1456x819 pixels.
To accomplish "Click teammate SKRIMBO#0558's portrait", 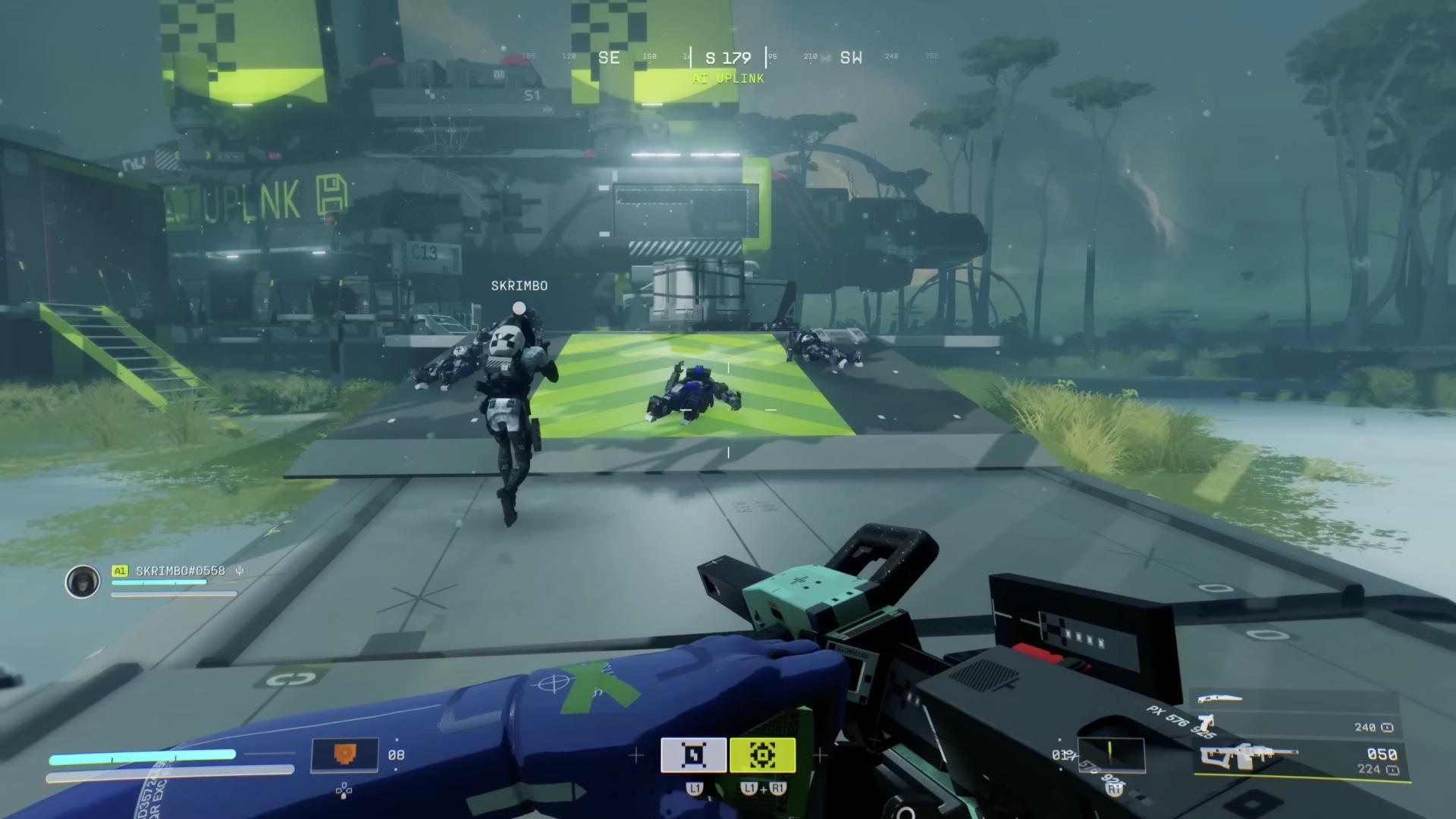I will 82,582.
